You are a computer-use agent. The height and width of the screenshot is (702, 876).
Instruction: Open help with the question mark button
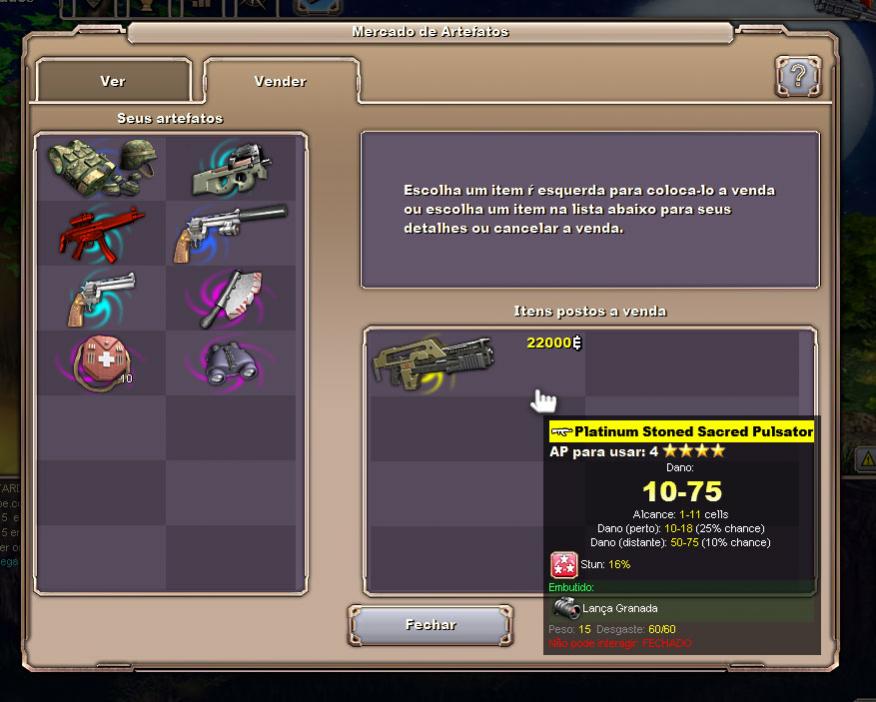tap(797, 77)
